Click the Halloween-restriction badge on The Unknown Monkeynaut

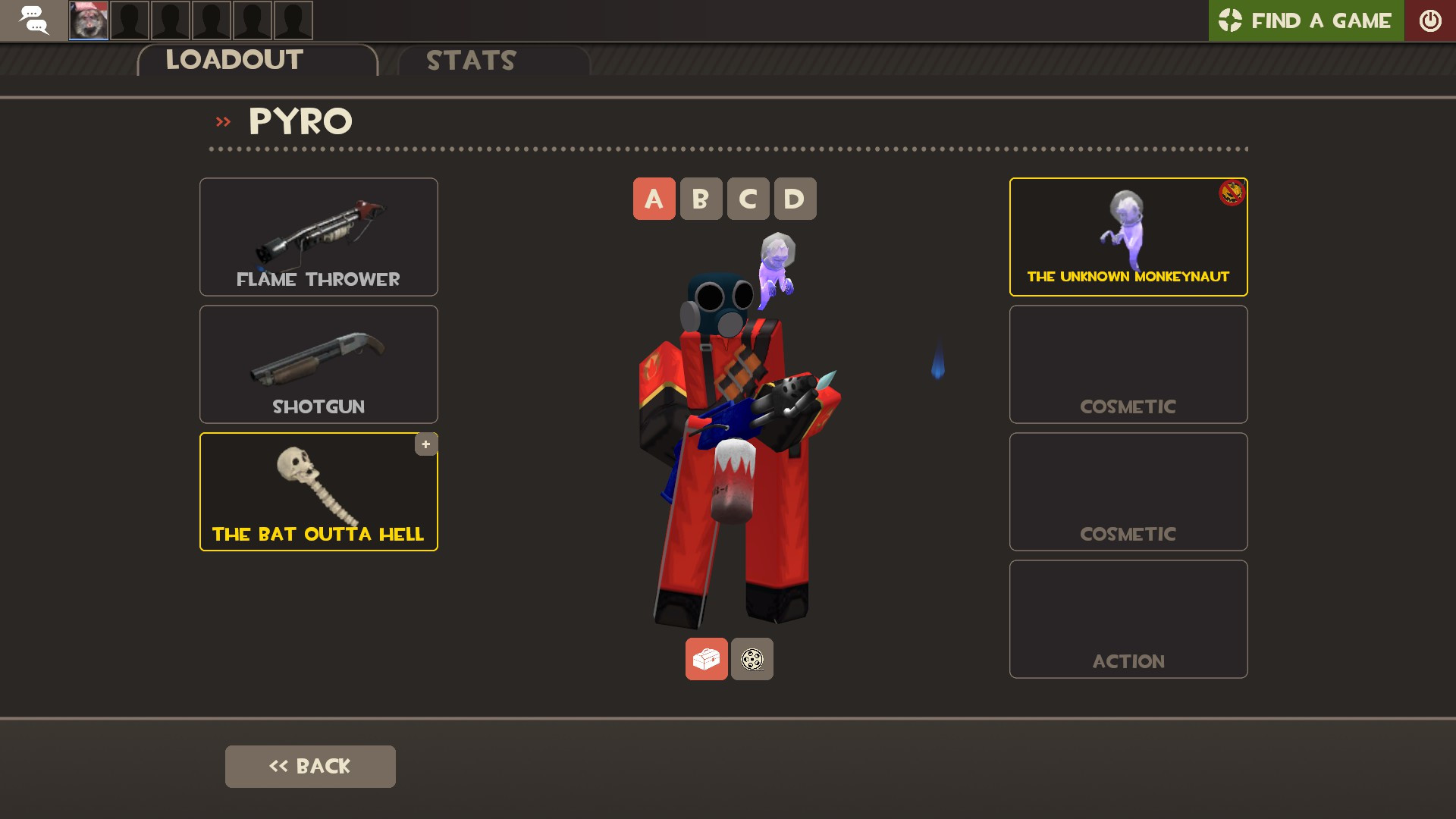(x=1231, y=194)
